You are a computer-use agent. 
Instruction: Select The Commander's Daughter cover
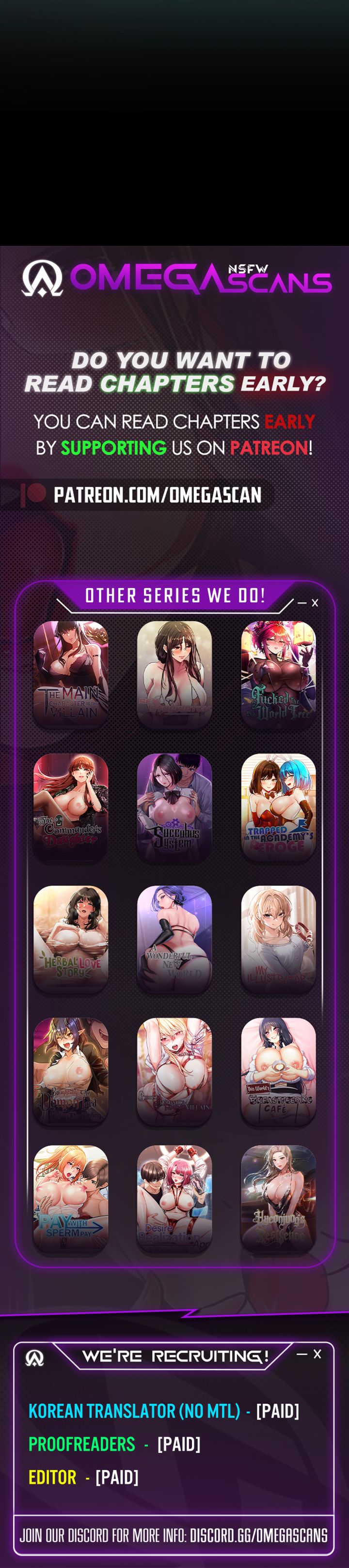pos(71,807)
